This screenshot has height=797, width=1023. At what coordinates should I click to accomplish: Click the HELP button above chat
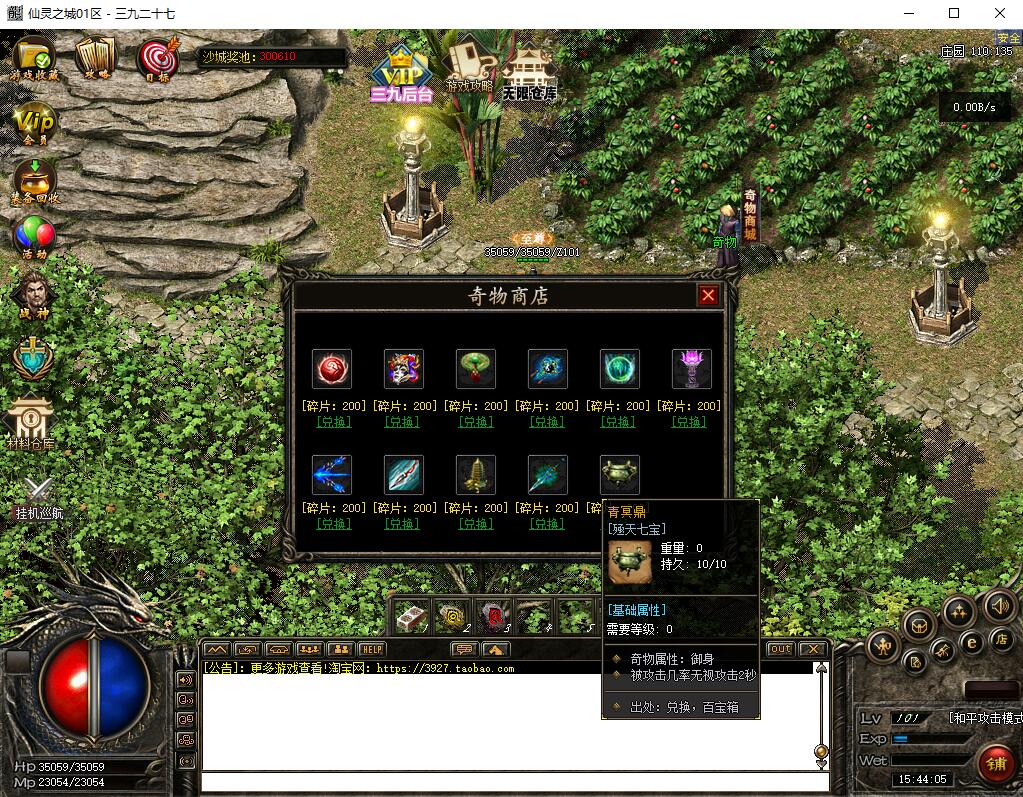372,649
